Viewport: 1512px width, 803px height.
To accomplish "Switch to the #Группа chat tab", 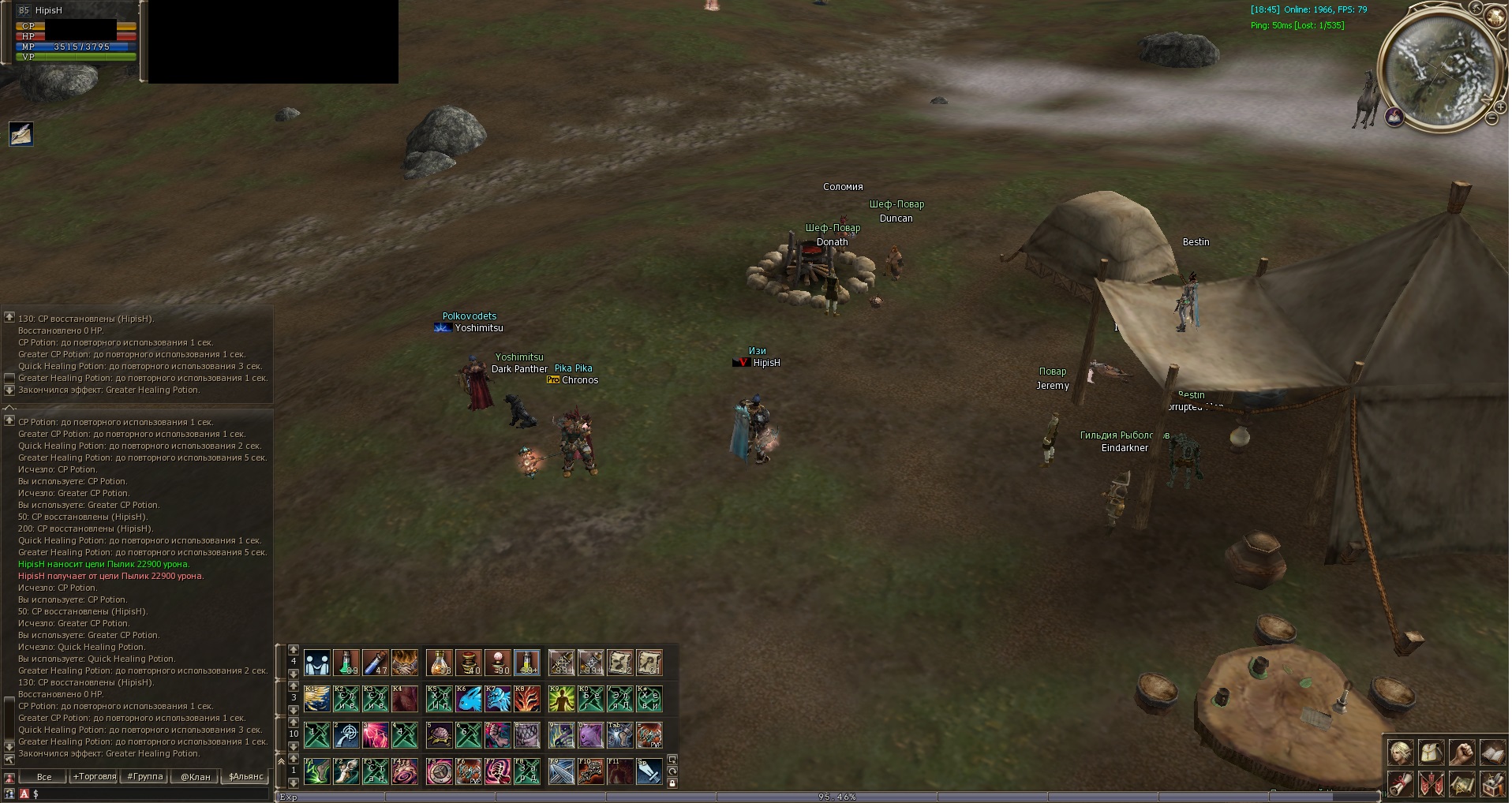I will 145,777.
